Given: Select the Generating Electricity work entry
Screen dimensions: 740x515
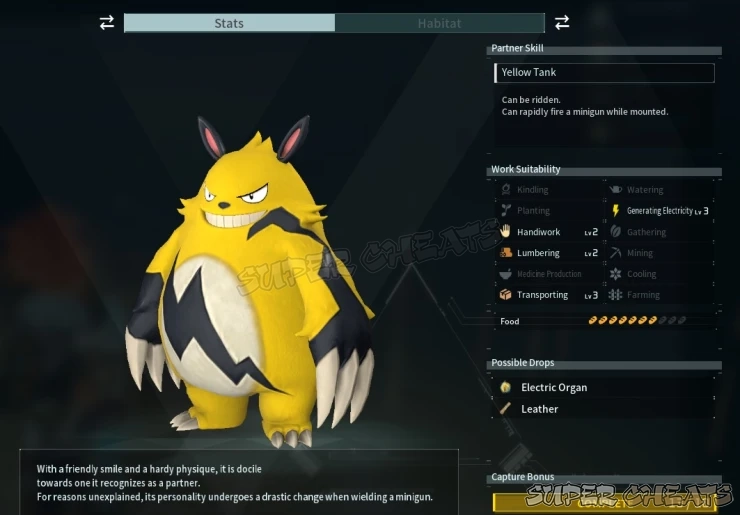Looking at the screenshot, I should tap(659, 211).
